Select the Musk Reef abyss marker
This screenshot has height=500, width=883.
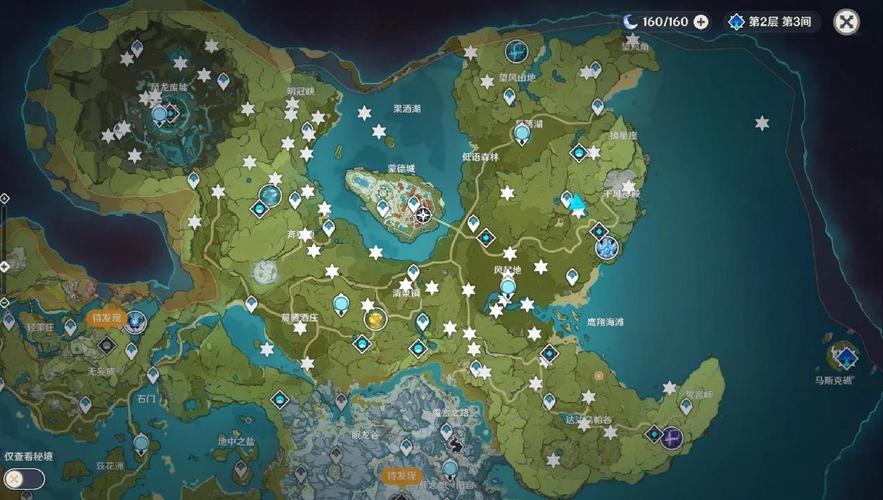point(847,357)
